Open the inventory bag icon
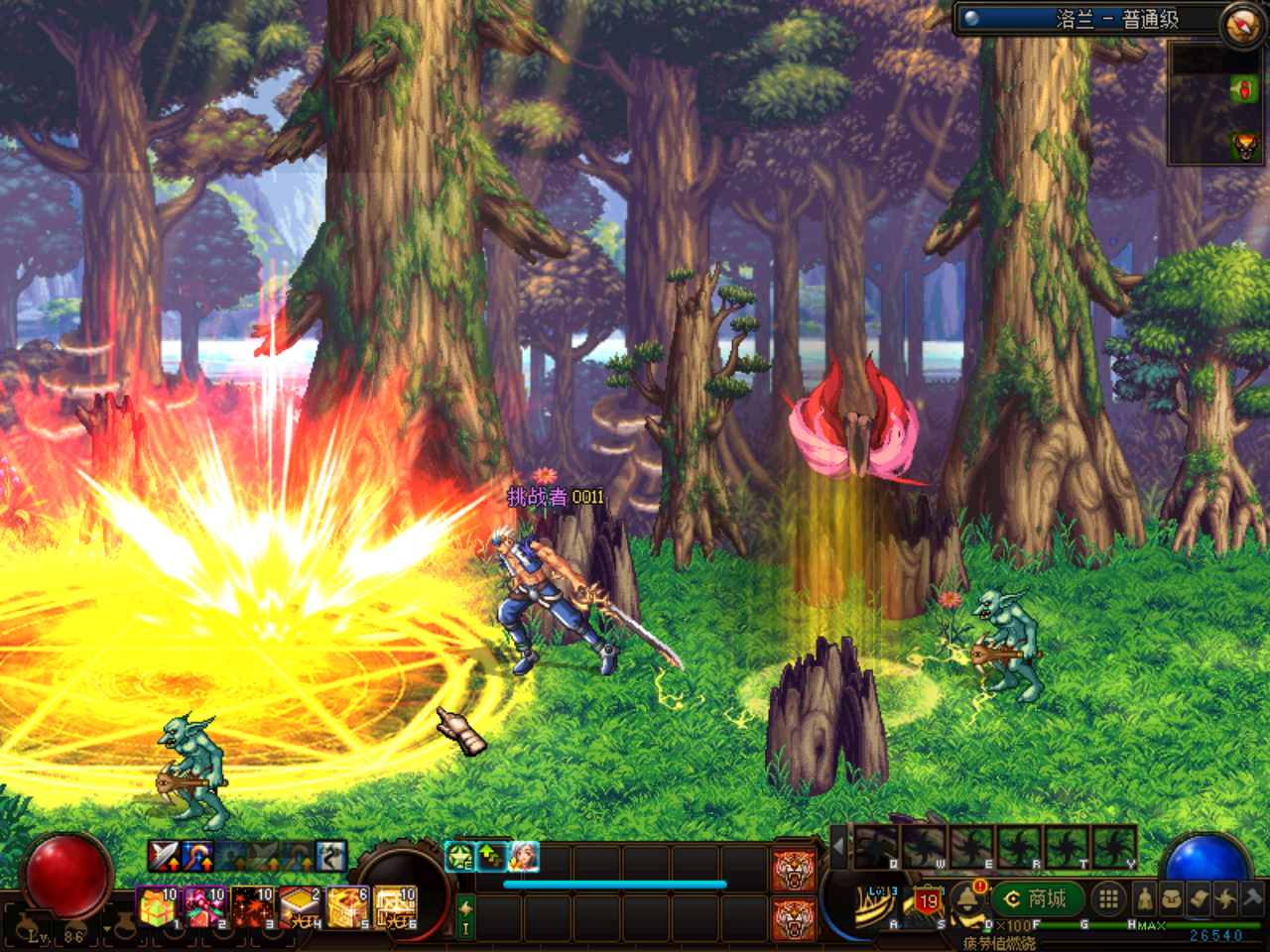This screenshot has height=952, width=1270. click(1172, 899)
